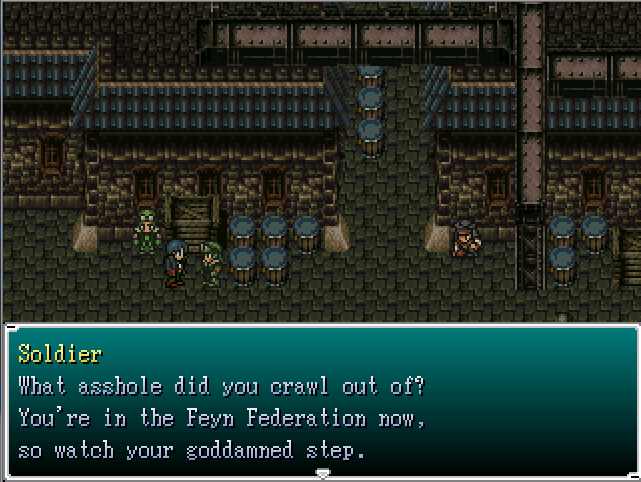Advance the Soldier's dialogue message box

pyautogui.click(x=320, y=400)
